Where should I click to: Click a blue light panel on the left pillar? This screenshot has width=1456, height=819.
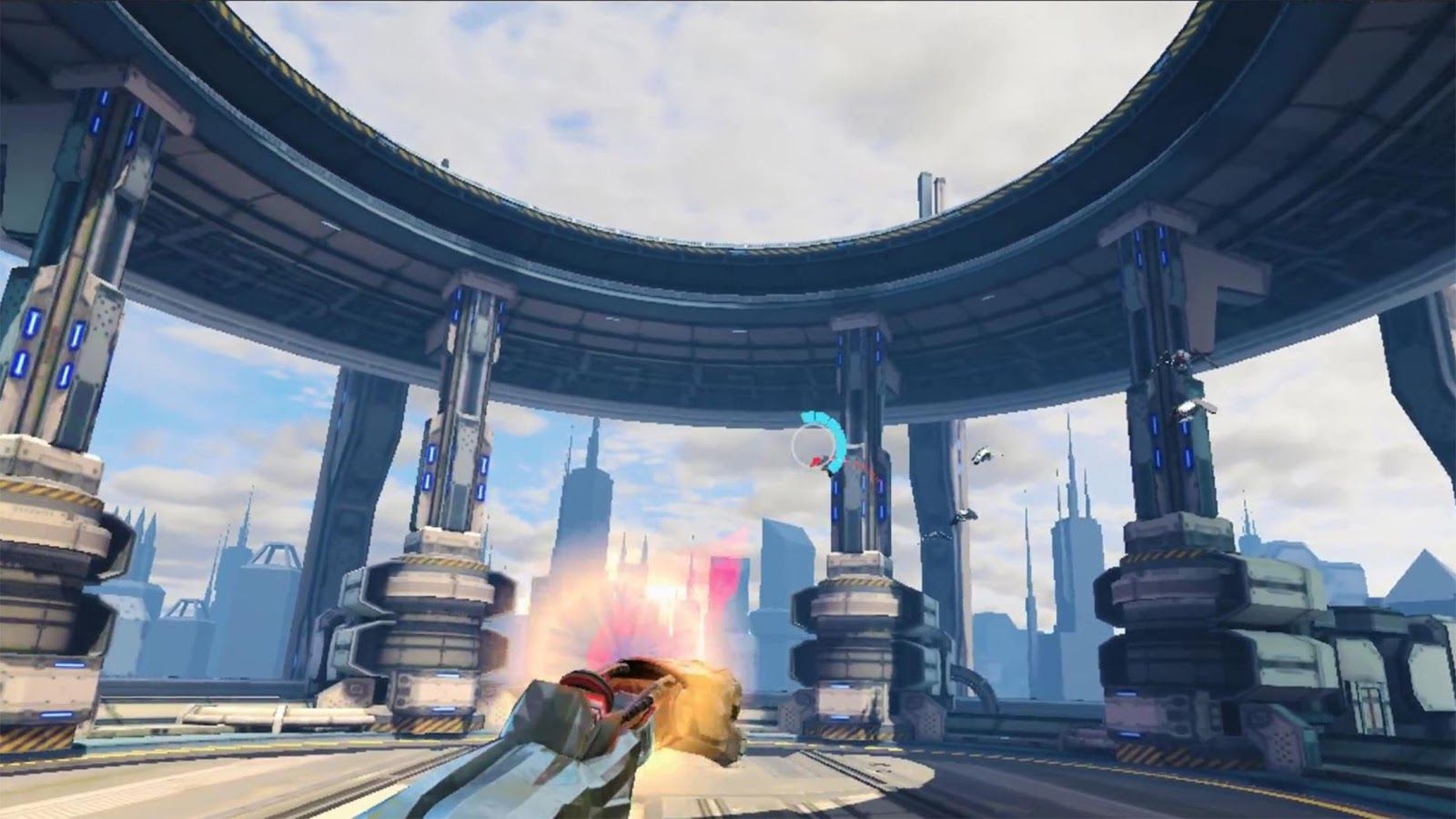[x=33, y=324]
